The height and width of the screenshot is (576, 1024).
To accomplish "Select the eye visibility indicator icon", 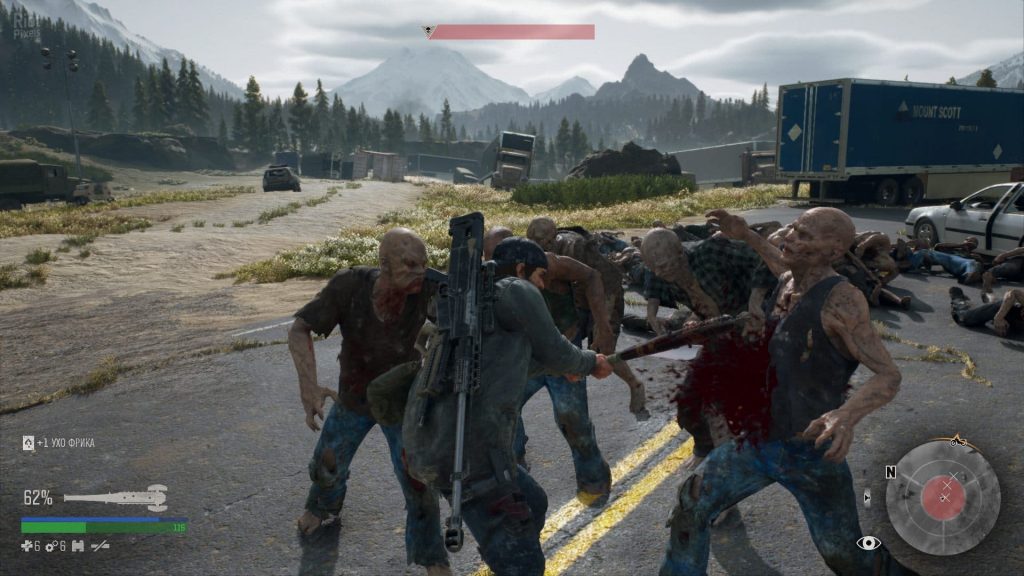I will point(868,543).
